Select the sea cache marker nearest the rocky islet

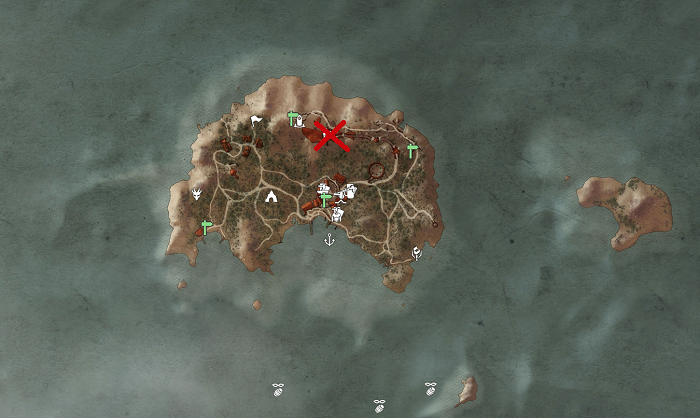coord(431,389)
